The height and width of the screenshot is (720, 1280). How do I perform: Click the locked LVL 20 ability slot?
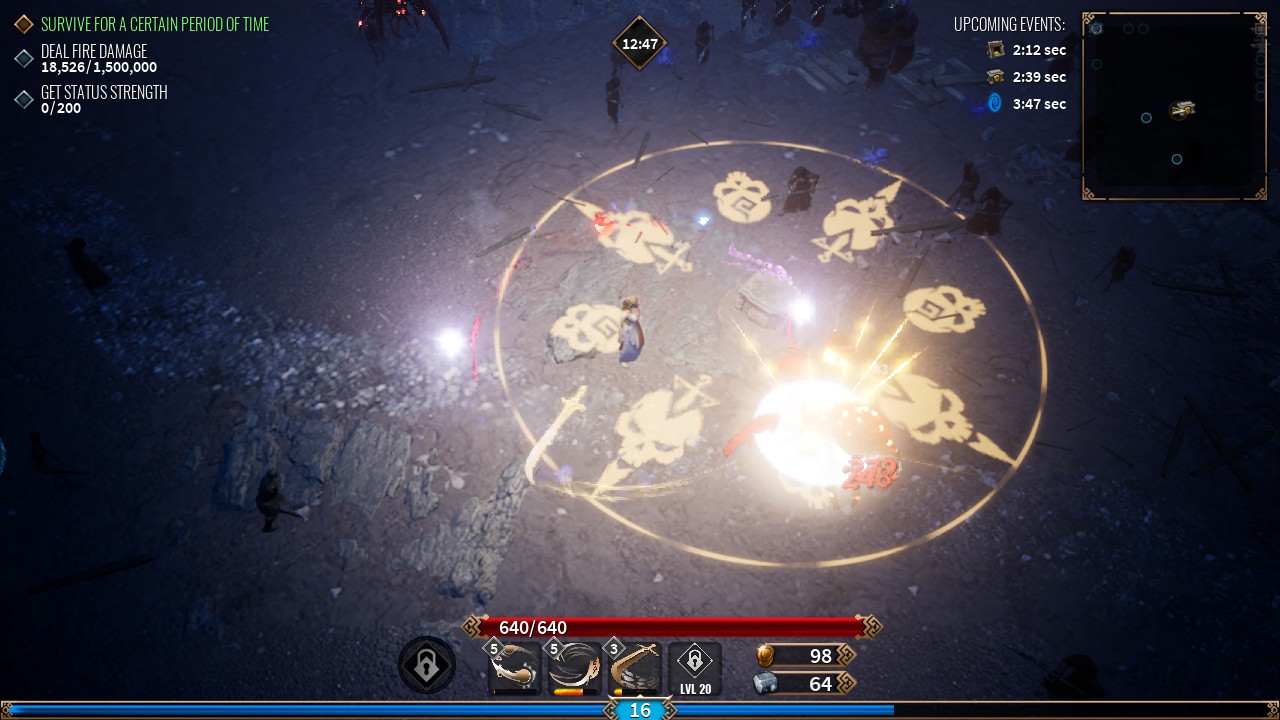tap(695, 668)
